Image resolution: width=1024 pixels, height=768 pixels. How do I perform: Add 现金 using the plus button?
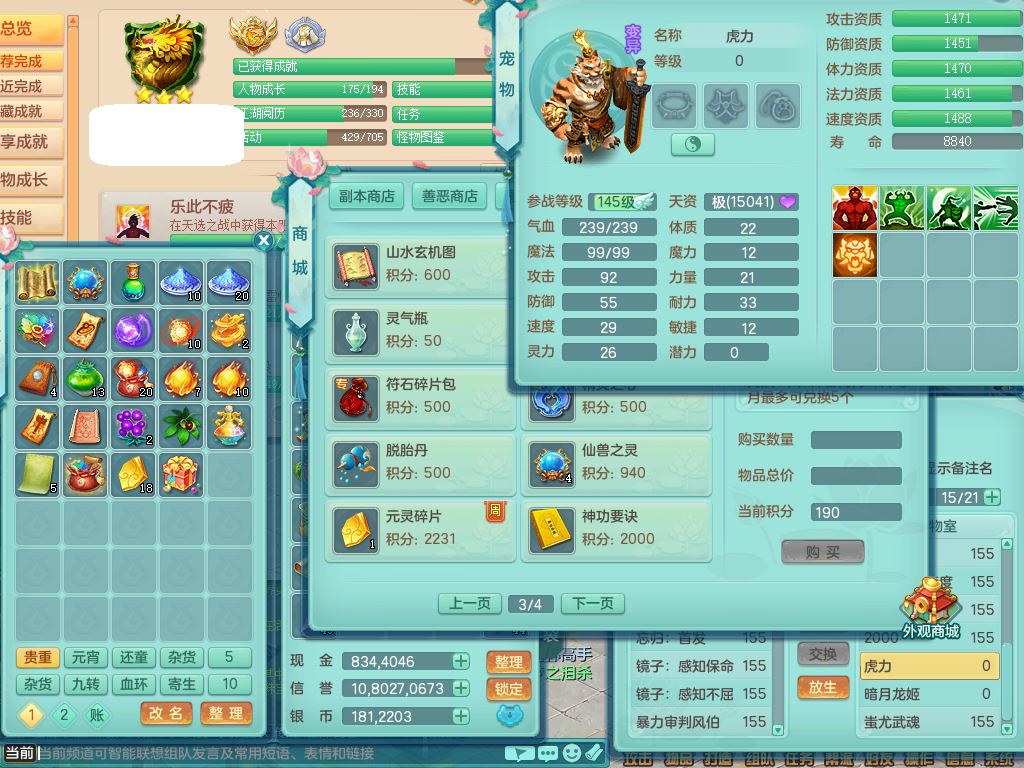click(461, 661)
